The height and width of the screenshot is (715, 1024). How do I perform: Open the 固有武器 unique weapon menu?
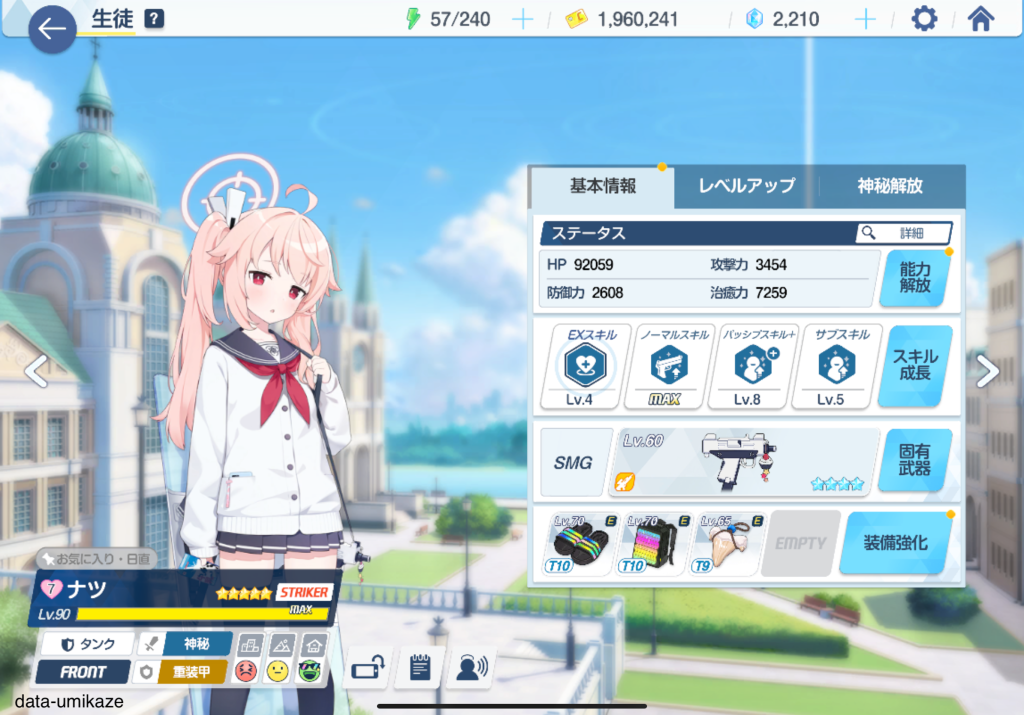point(916,461)
